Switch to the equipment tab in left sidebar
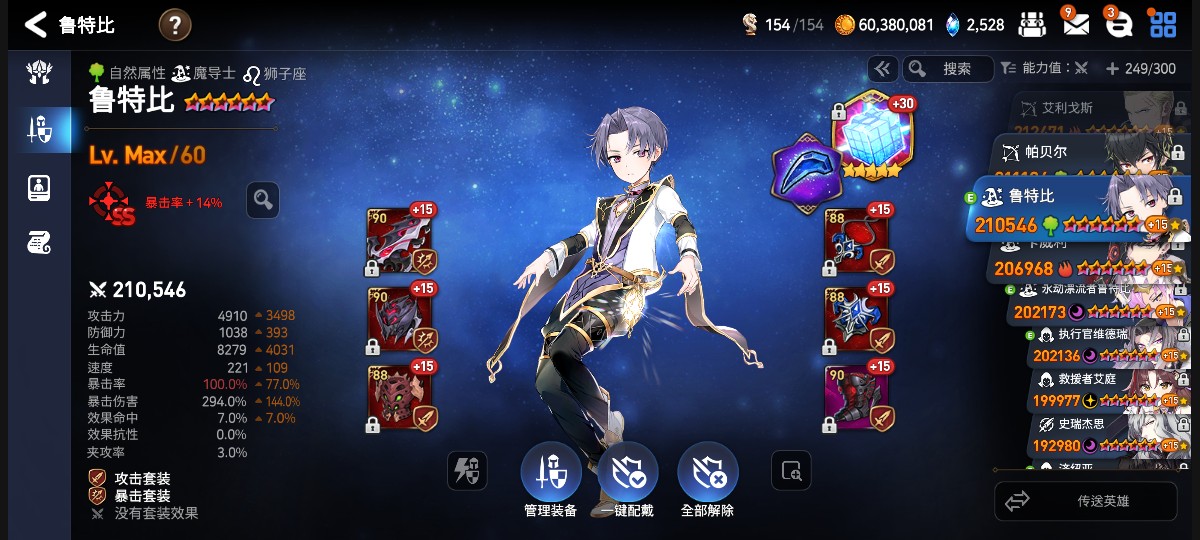Screen dimensions: 1200x540 pyautogui.click(x=40, y=129)
